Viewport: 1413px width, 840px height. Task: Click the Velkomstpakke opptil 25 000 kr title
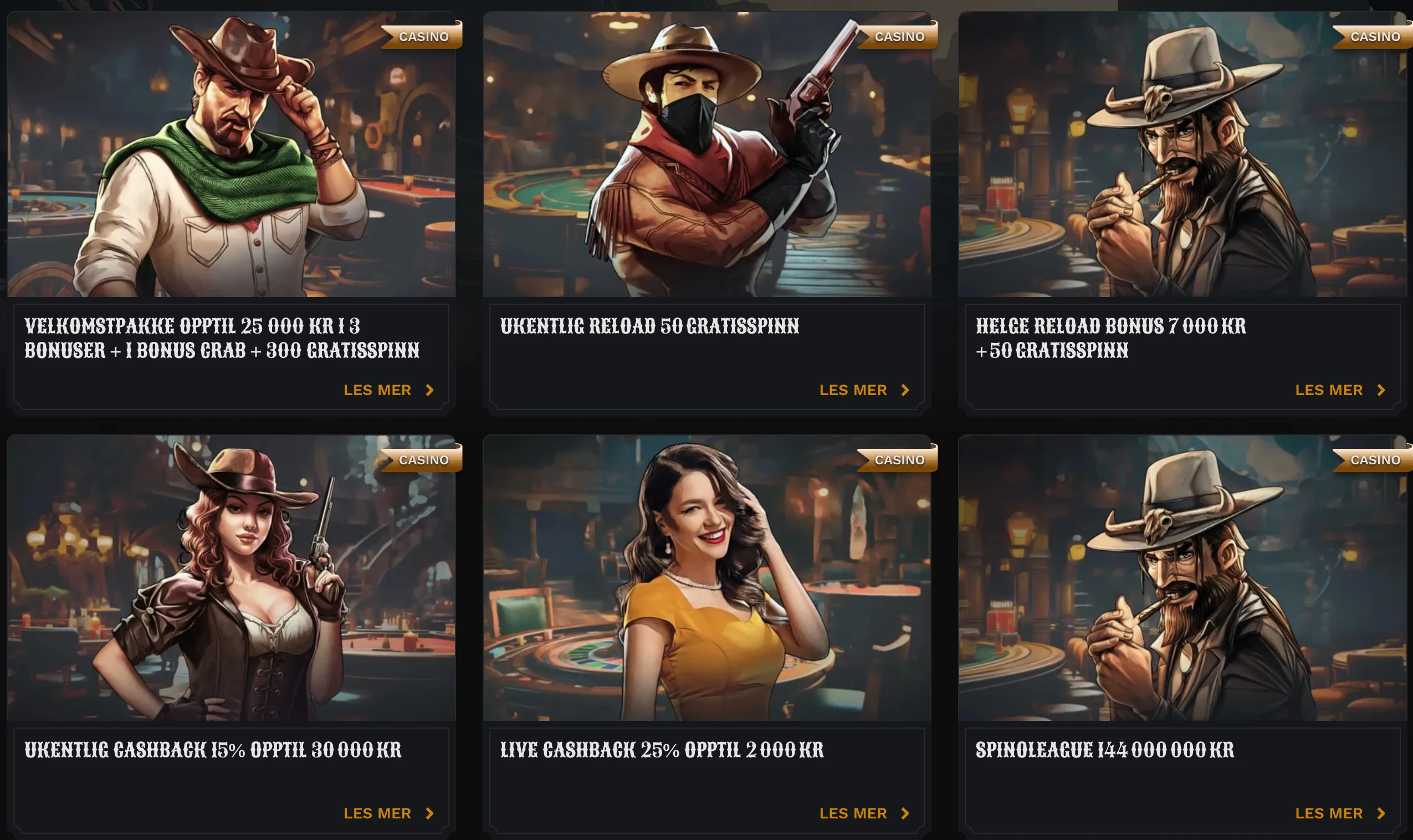coord(222,338)
